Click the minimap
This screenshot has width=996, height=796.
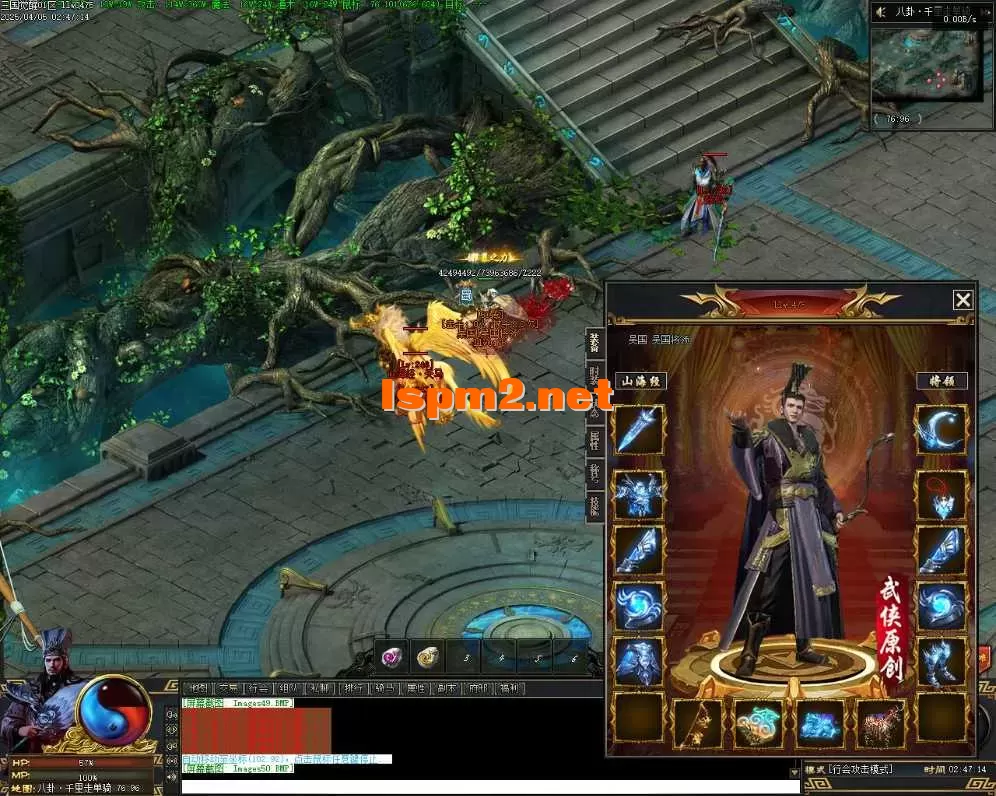(925, 64)
